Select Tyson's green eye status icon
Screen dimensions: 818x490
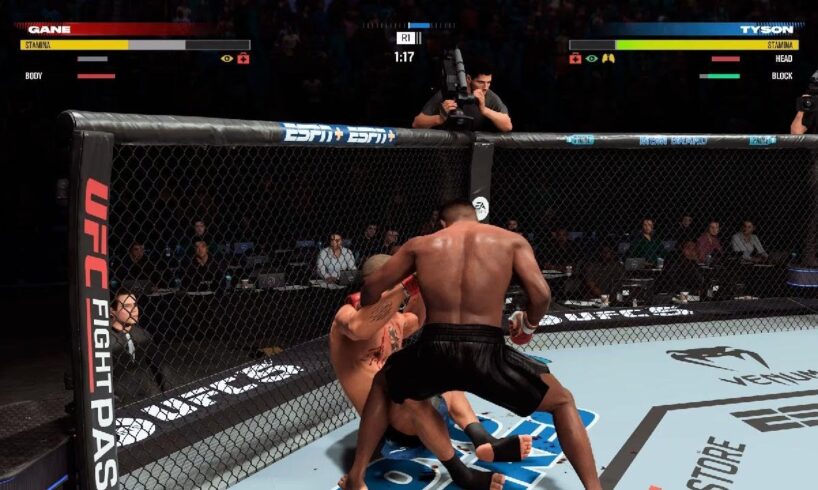(x=592, y=59)
